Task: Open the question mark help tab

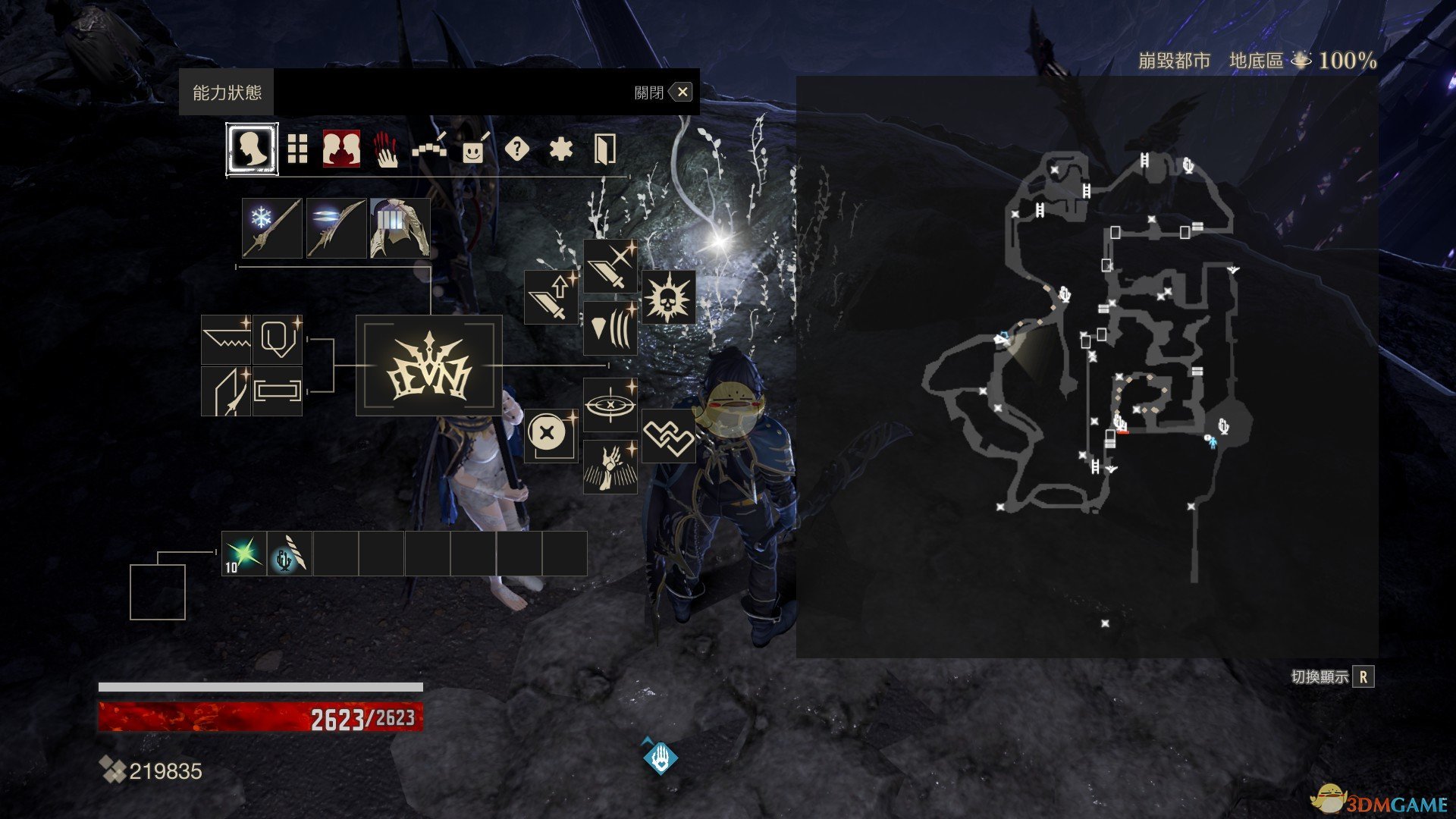Action: (516, 149)
